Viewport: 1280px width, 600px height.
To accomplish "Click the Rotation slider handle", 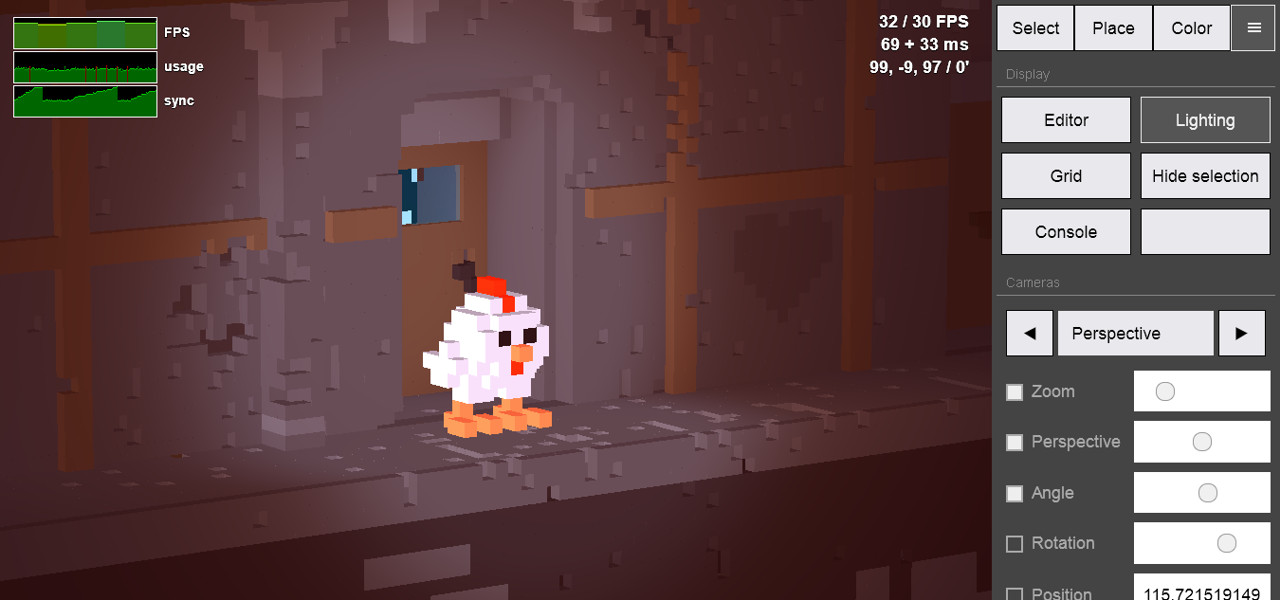I will coord(1227,543).
